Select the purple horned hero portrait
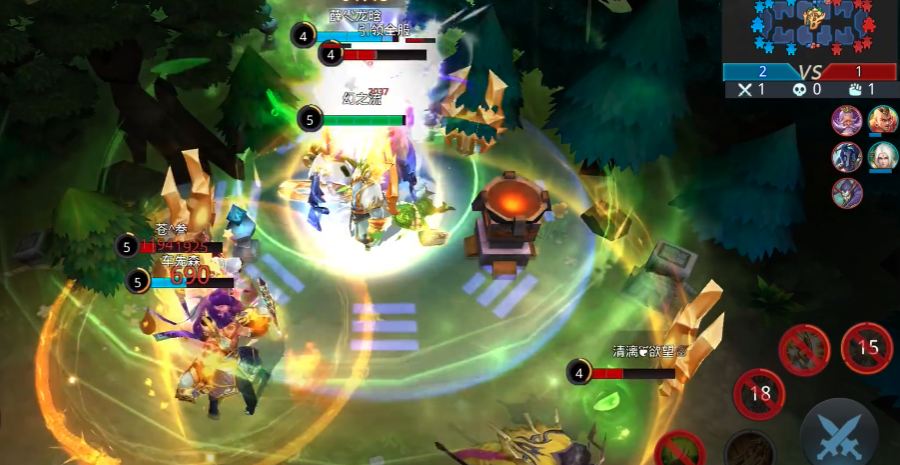The width and height of the screenshot is (900, 465). [846, 192]
